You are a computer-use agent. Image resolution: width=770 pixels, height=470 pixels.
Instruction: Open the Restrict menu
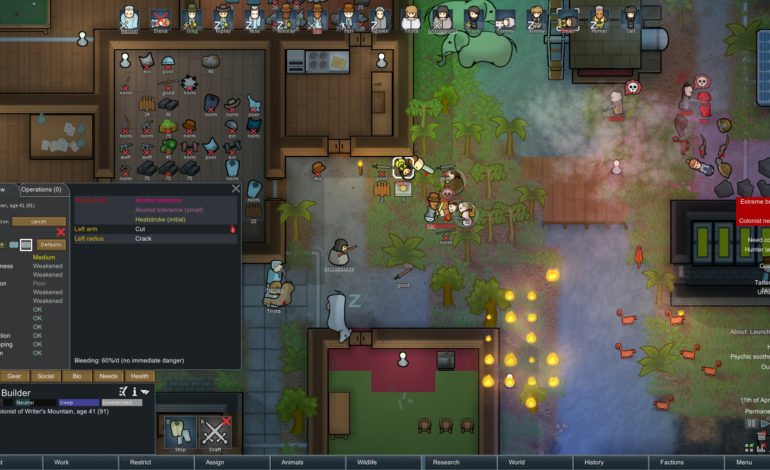pyautogui.click(x=138, y=462)
